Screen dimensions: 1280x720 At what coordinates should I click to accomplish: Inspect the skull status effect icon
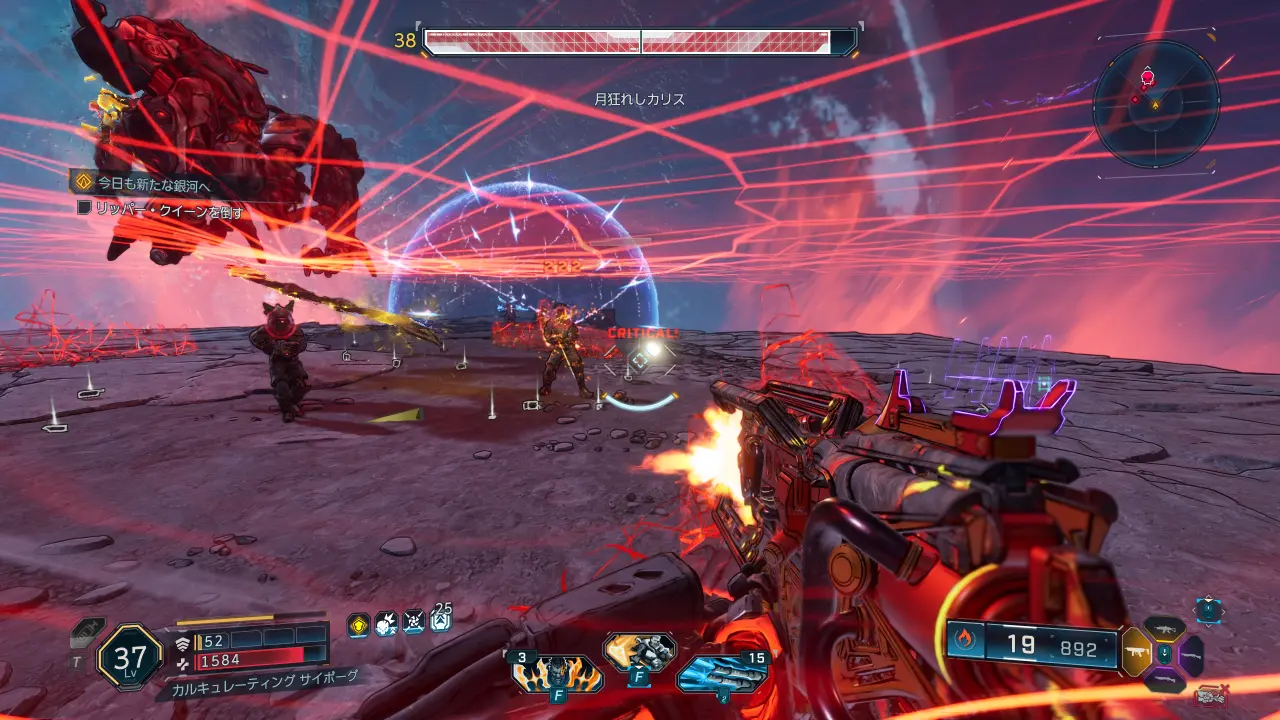(x=386, y=625)
